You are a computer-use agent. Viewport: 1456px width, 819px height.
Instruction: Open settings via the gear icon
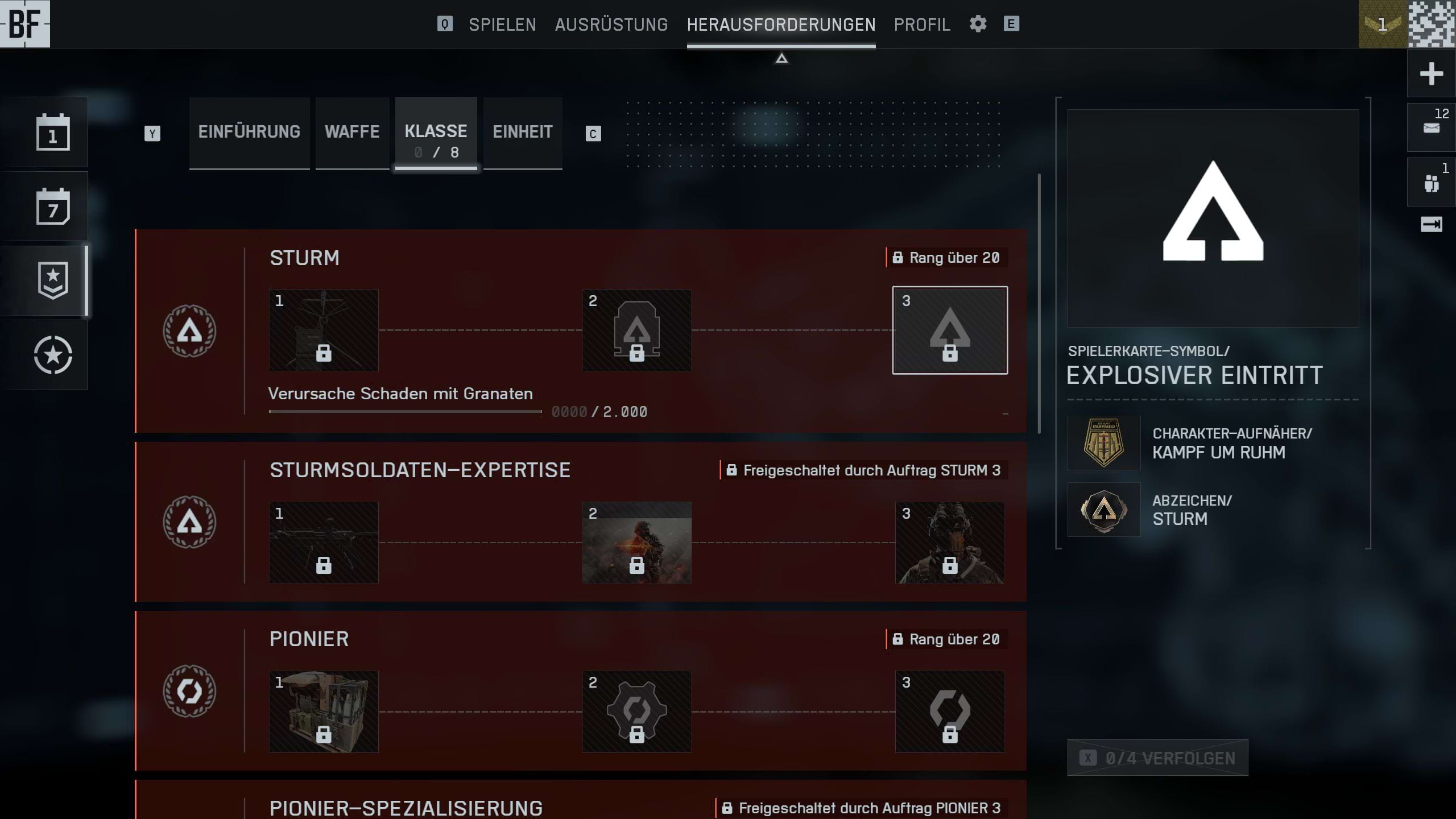coord(978,24)
